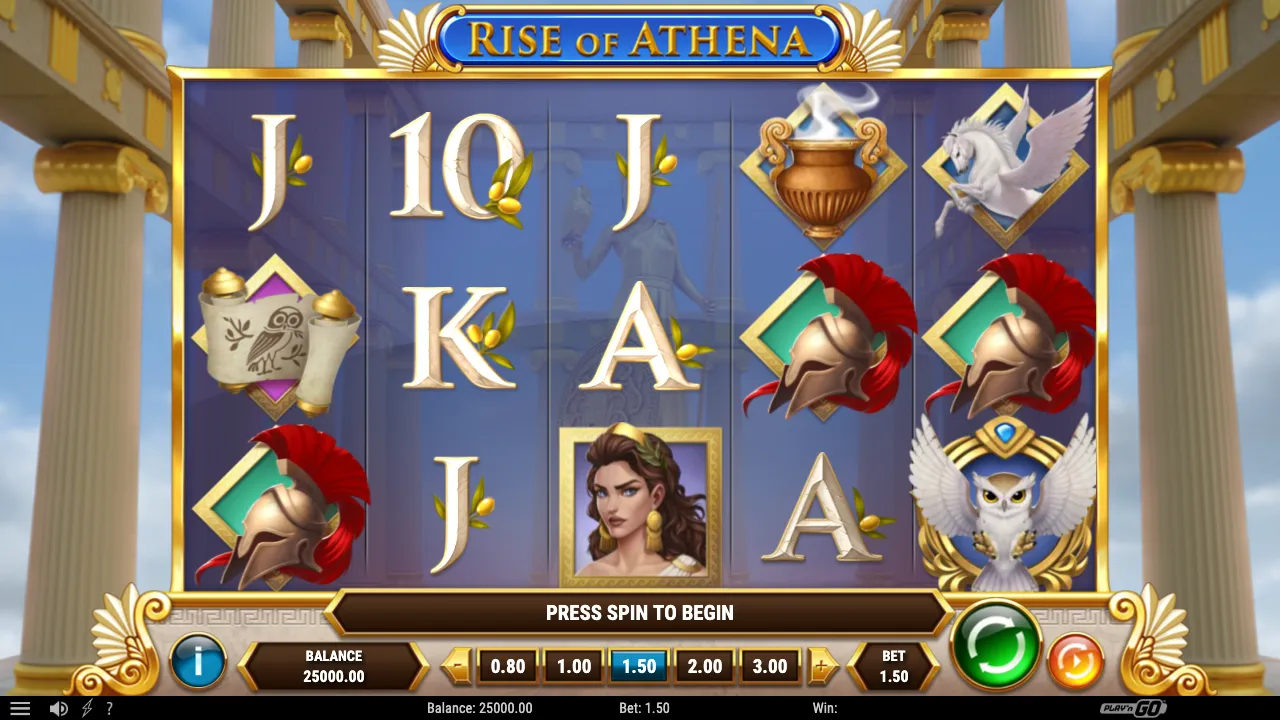Click the 2.00 bet chip

click(x=704, y=665)
